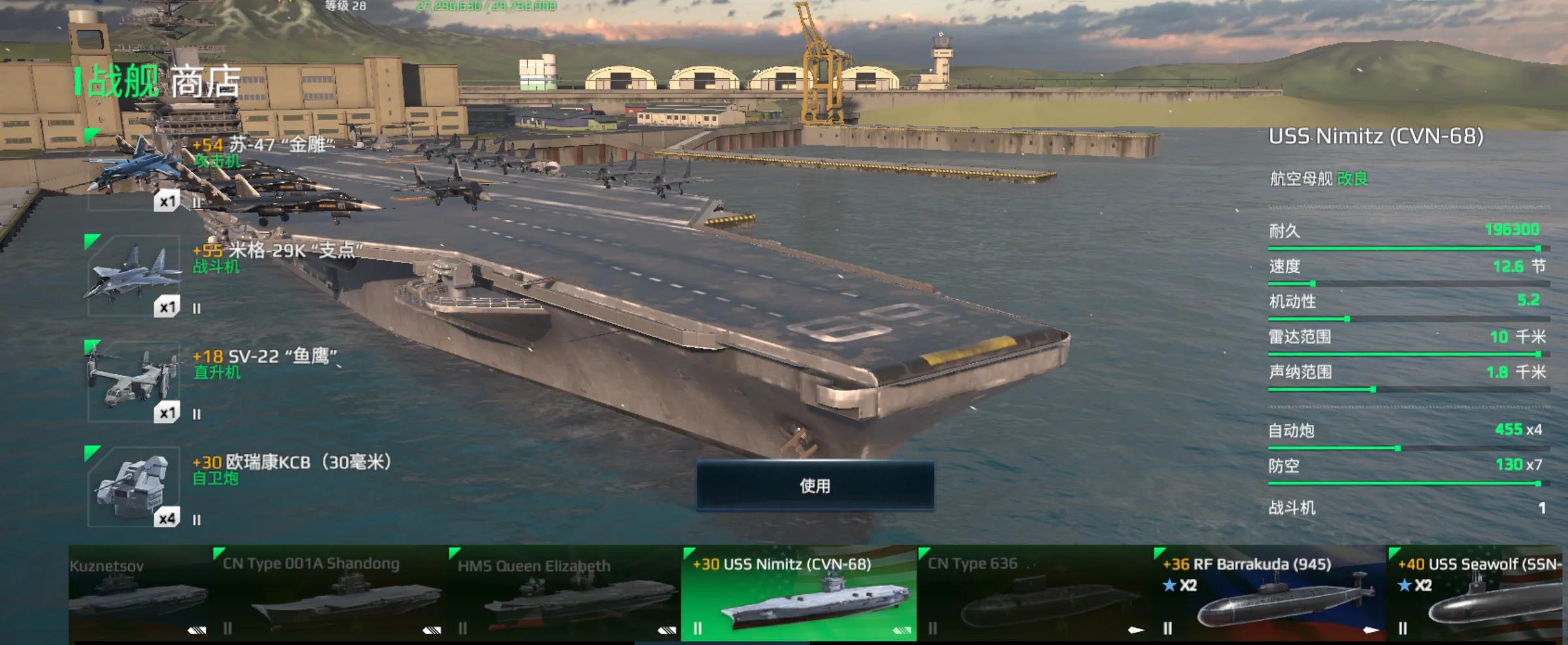The width and height of the screenshot is (1568, 645).
Task: Pick the Kuznetsov carrier thumbnail
Action: click(x=139, y=594)
